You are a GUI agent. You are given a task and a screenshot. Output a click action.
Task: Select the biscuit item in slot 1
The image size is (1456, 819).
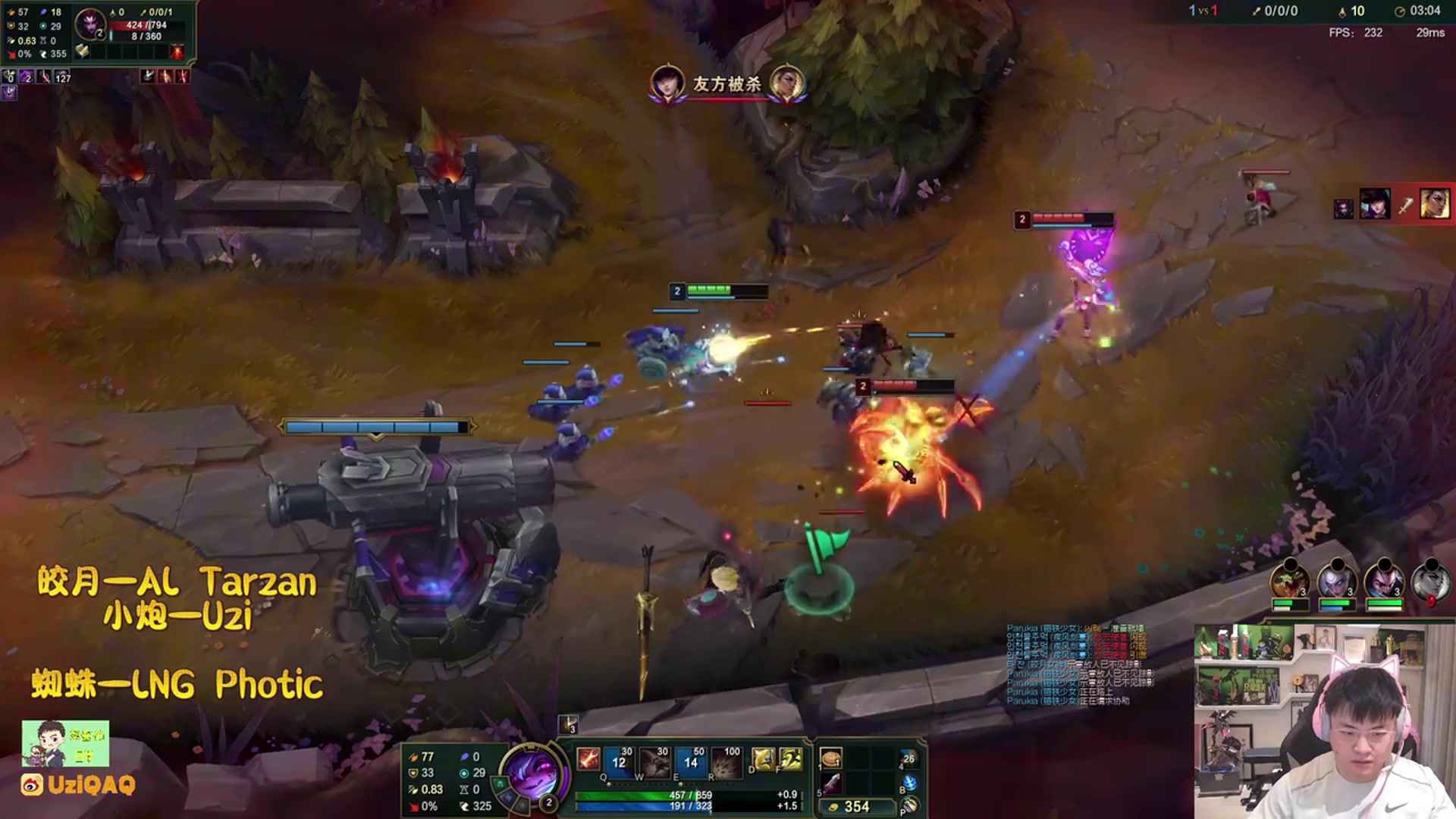pyautogui.click(x=831, y=759)
